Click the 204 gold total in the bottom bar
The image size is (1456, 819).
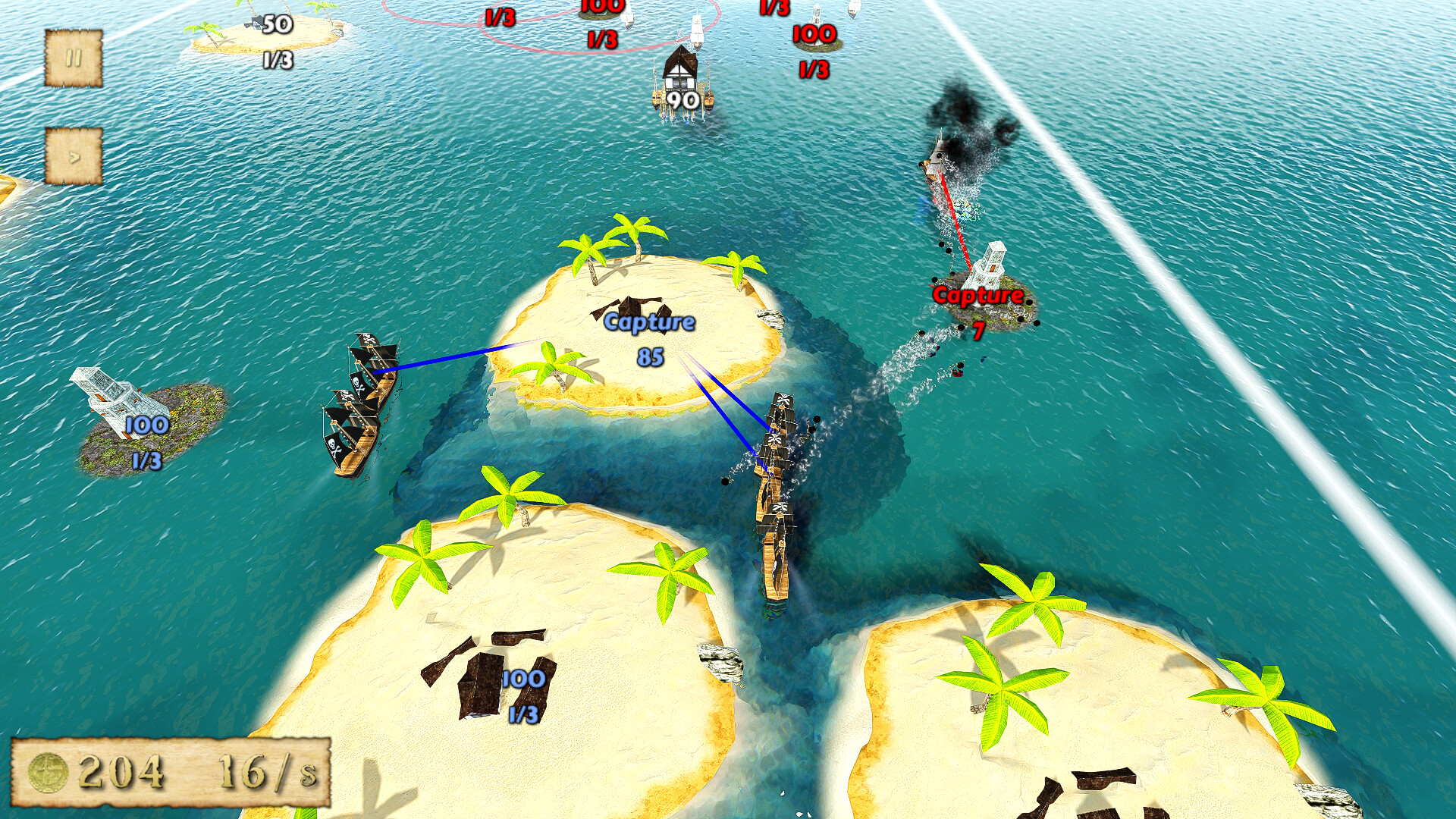click(x=121, y=772)
